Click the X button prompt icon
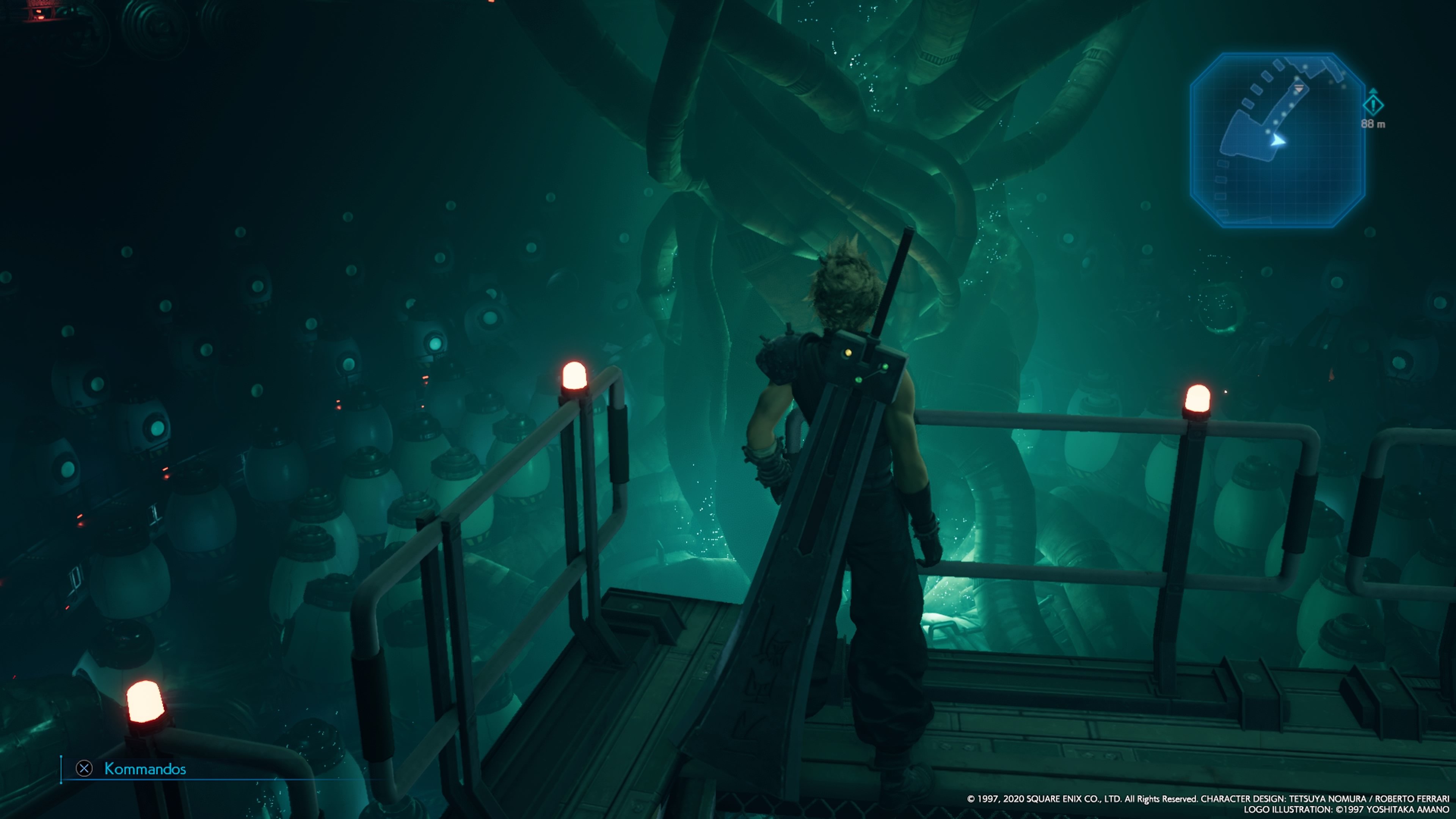Screen dimensions: 1456x819 [x=84, y=768]
